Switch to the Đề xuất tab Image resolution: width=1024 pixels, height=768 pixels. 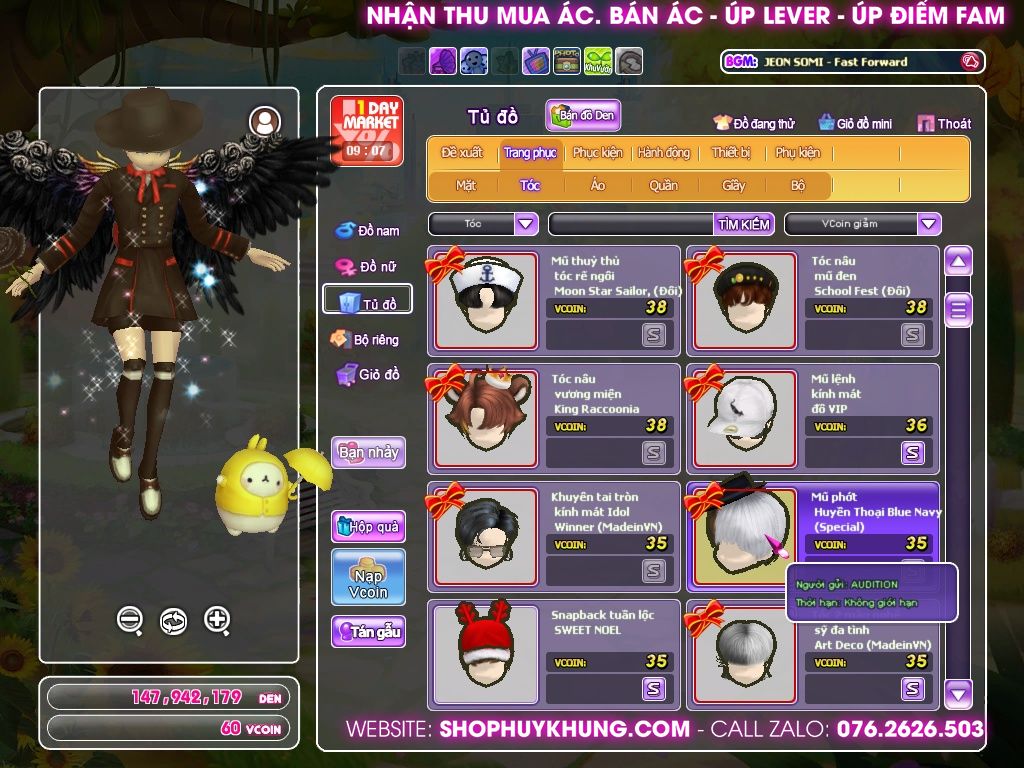coord(462,153)
